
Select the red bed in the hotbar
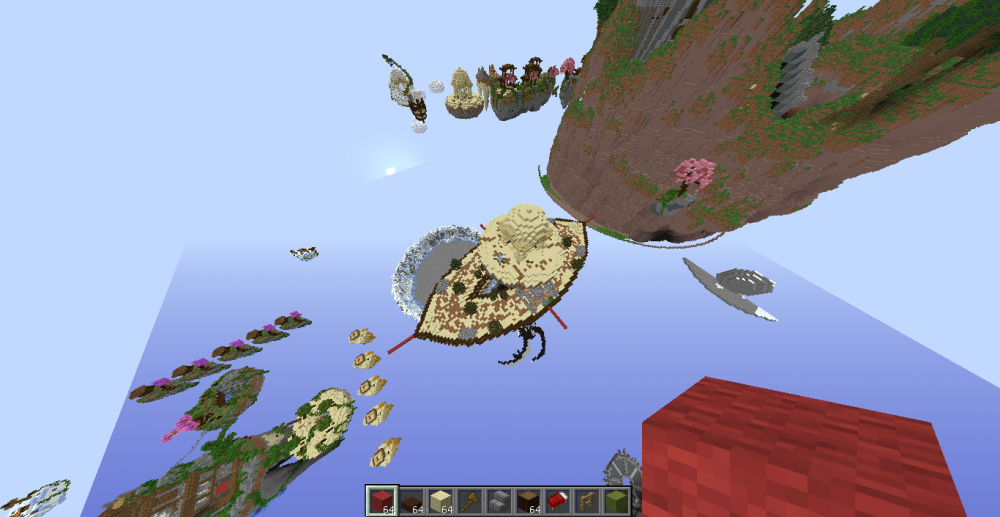tap(556, 500)
